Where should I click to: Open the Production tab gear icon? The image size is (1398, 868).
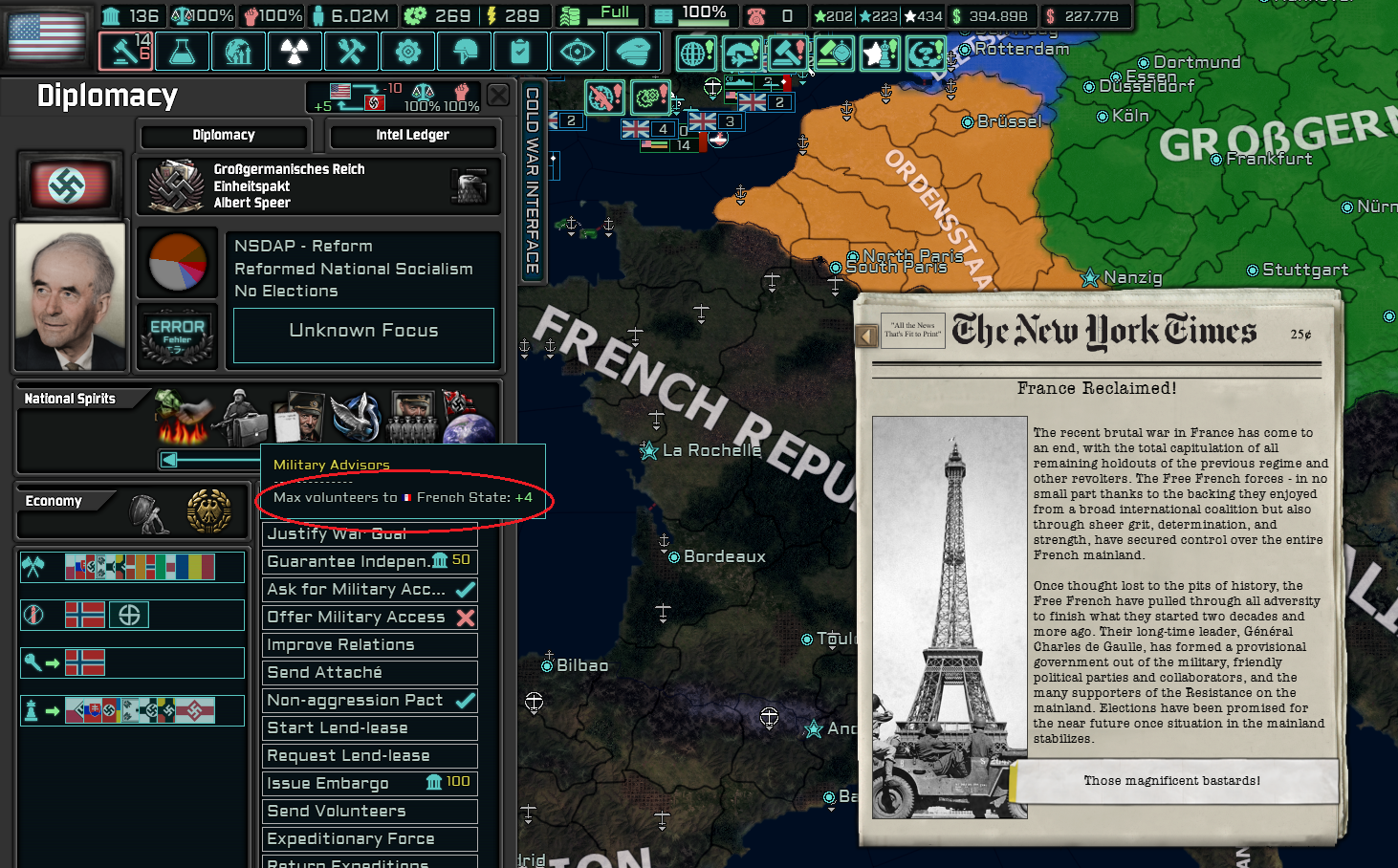pos(408,51)
